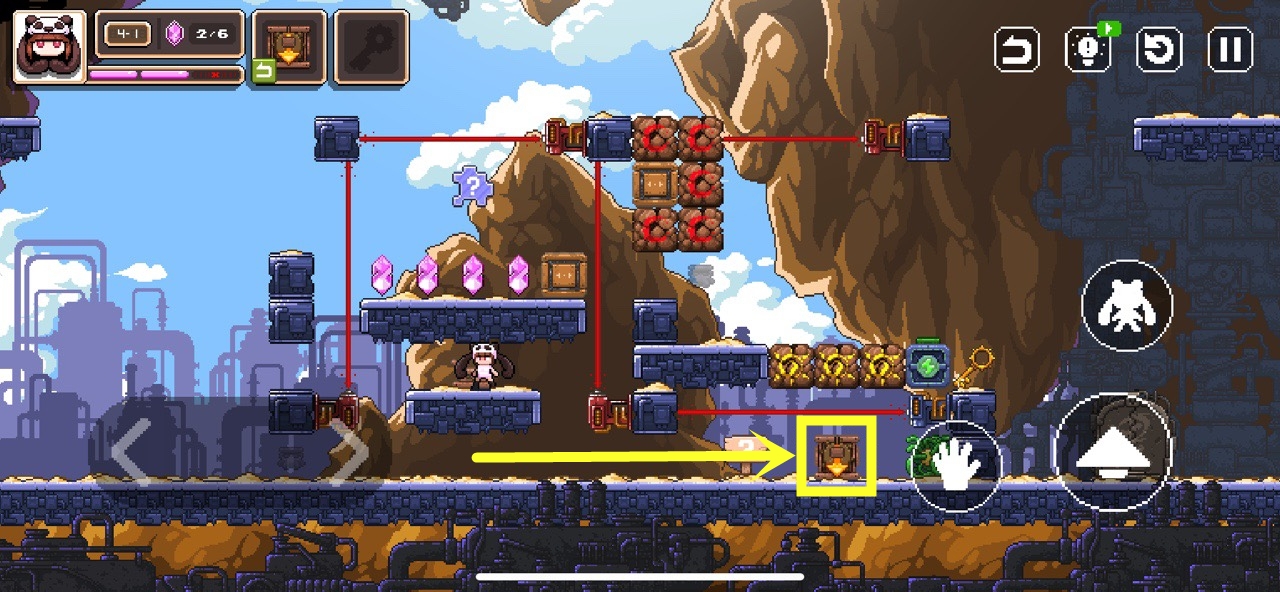Show a hint with the lightbulb button
Viewport: 1280px width, 592px height.
coord(1089,50)
